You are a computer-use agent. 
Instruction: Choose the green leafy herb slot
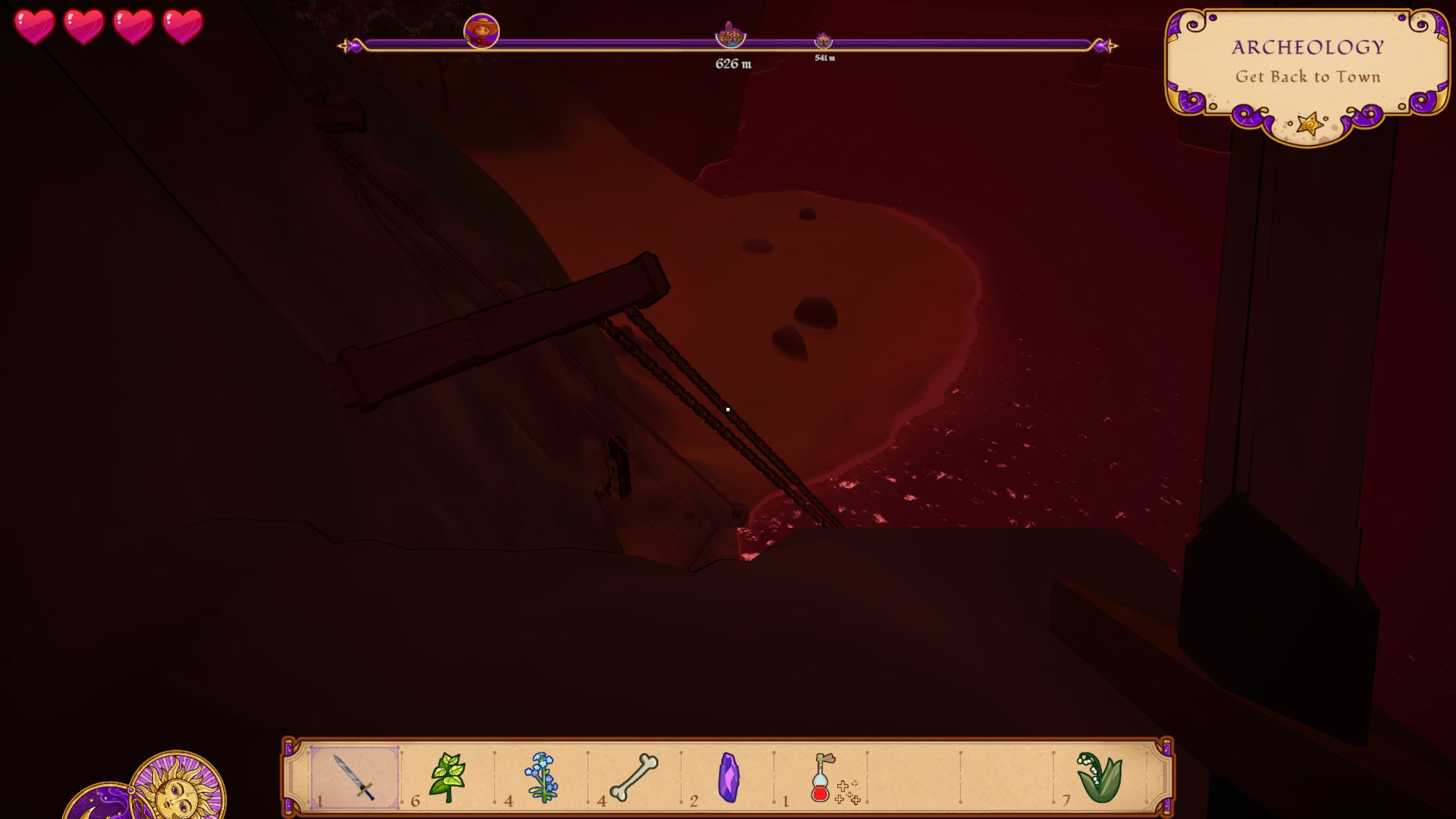coord(448,777)
